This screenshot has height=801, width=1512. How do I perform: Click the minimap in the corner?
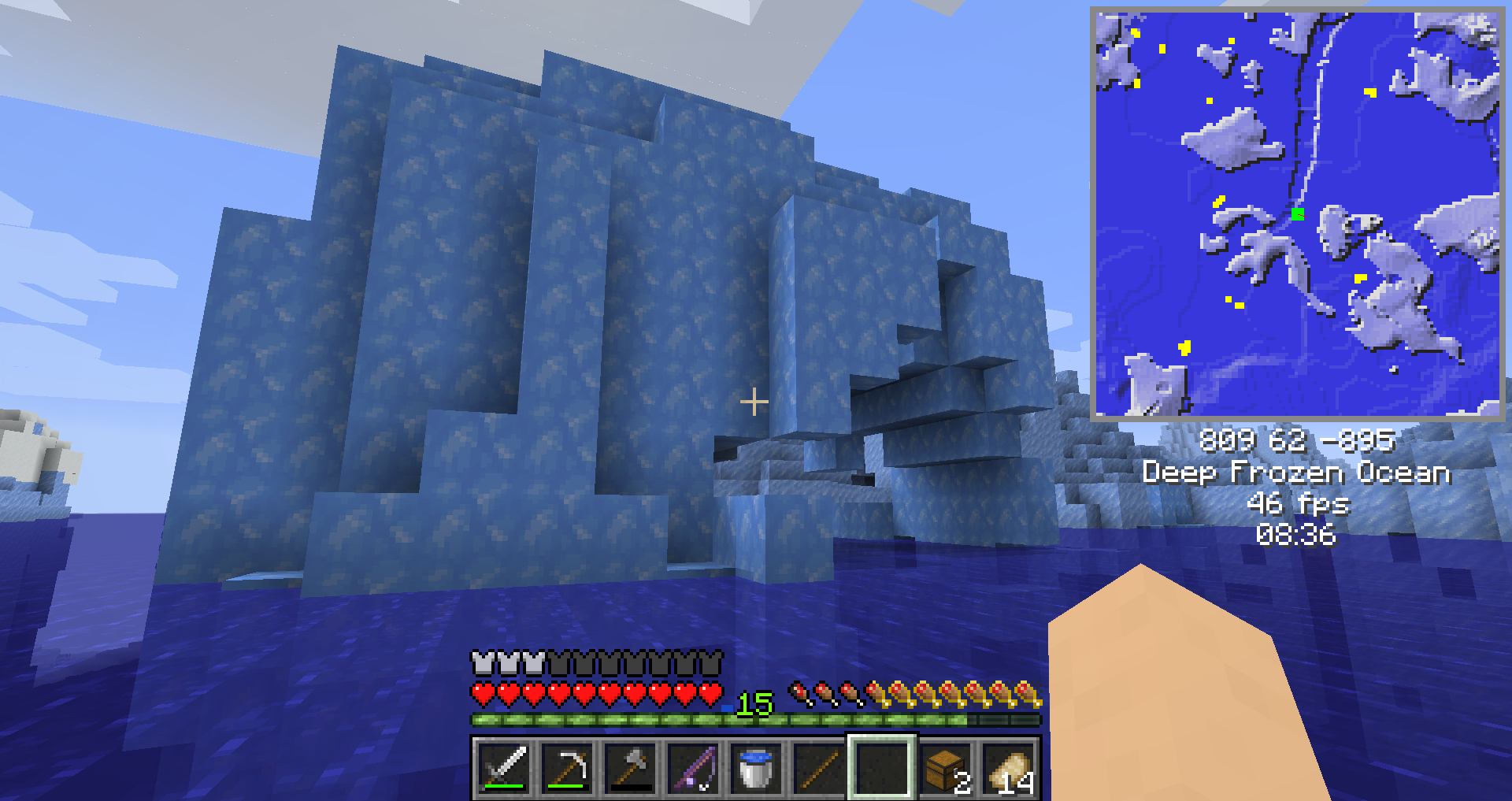tap(1297, 213)
